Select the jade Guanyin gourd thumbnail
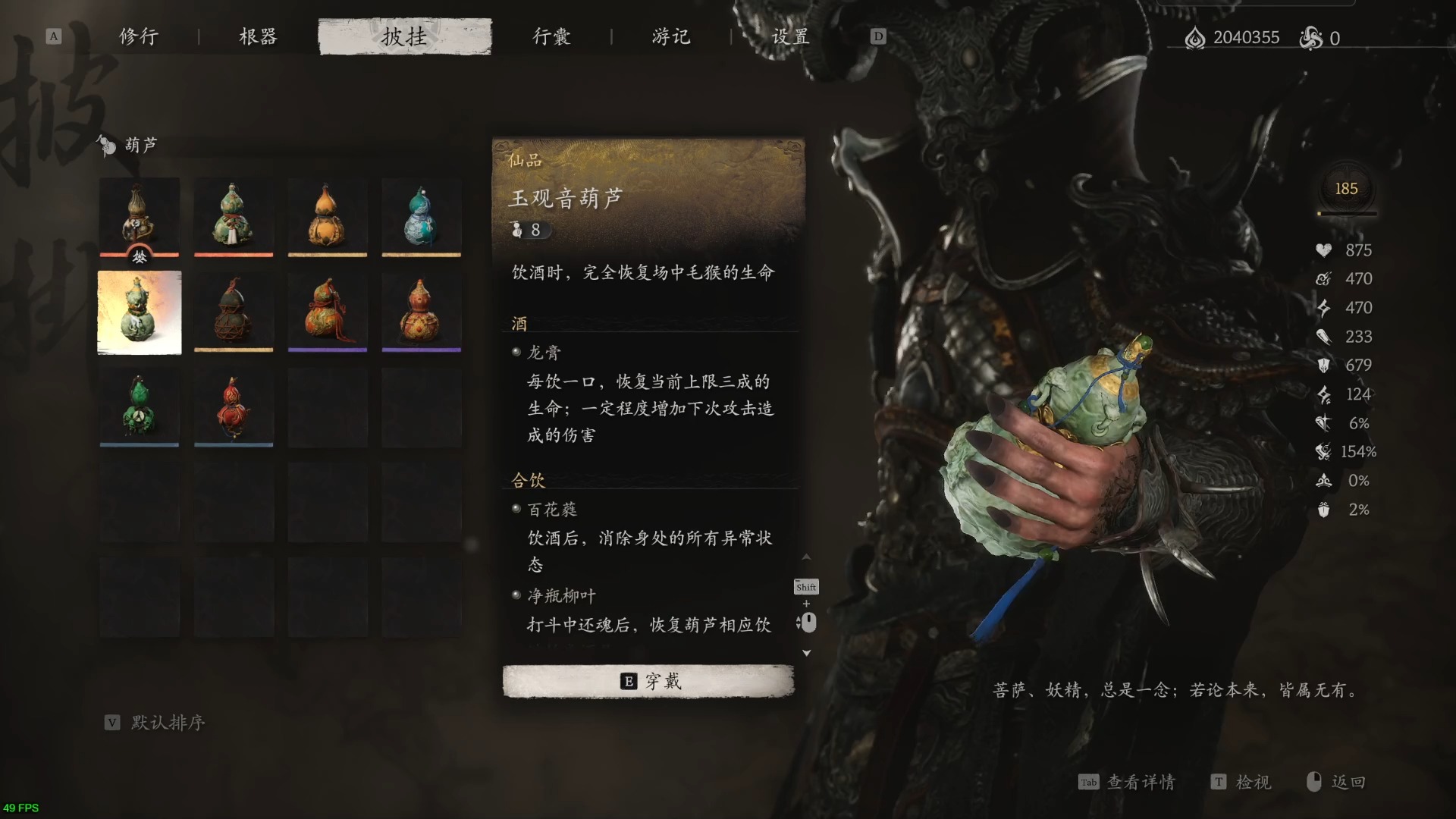This screenshot has width=1456, height=819. click(x=139, y=312)
